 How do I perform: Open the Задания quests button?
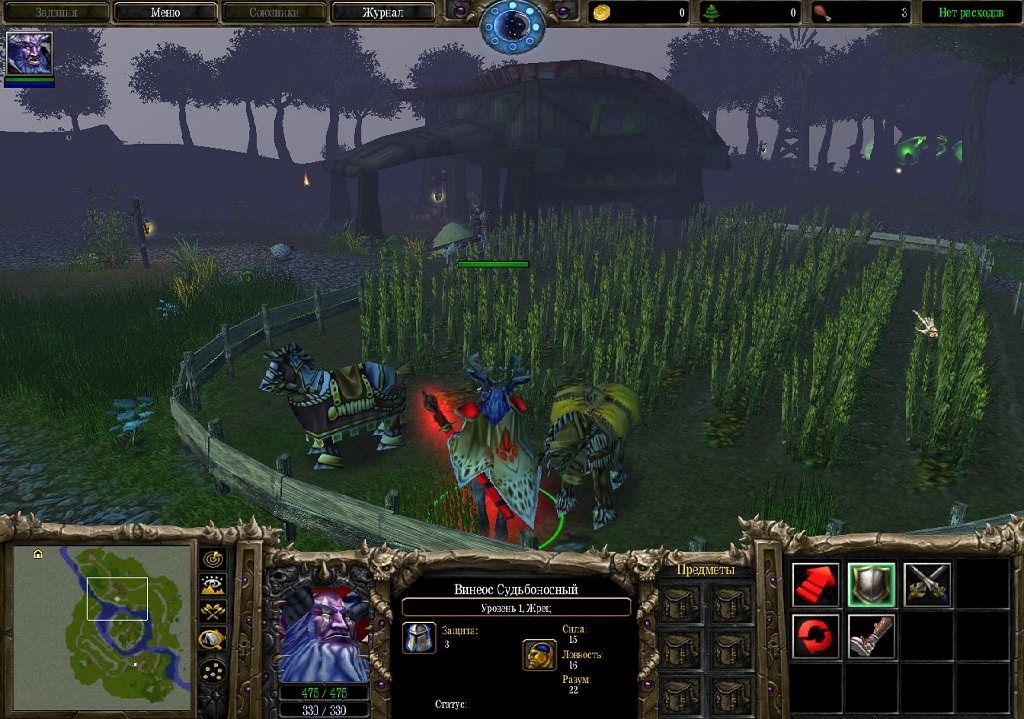(56, 13)
